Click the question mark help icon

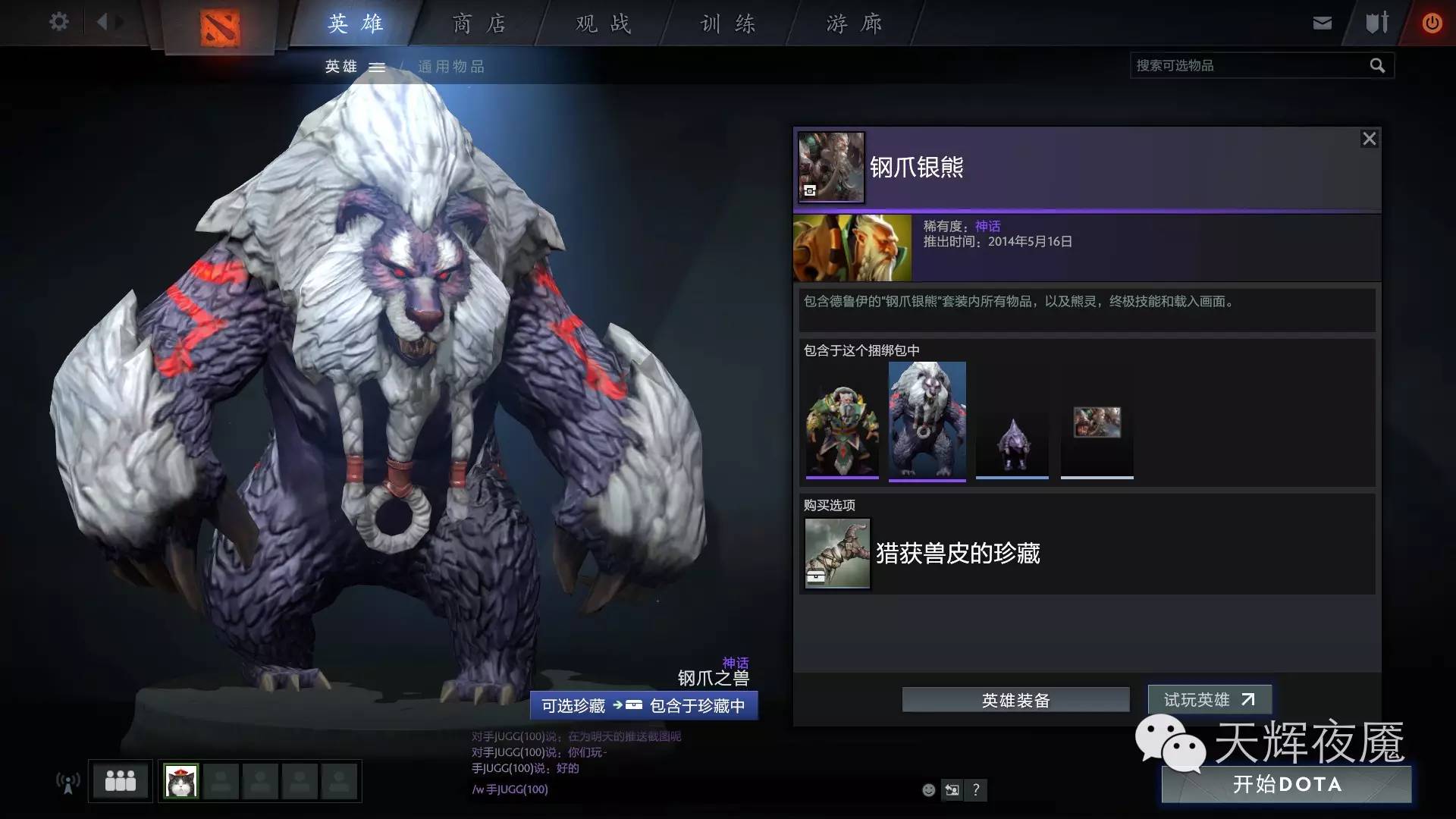(976, 790)
